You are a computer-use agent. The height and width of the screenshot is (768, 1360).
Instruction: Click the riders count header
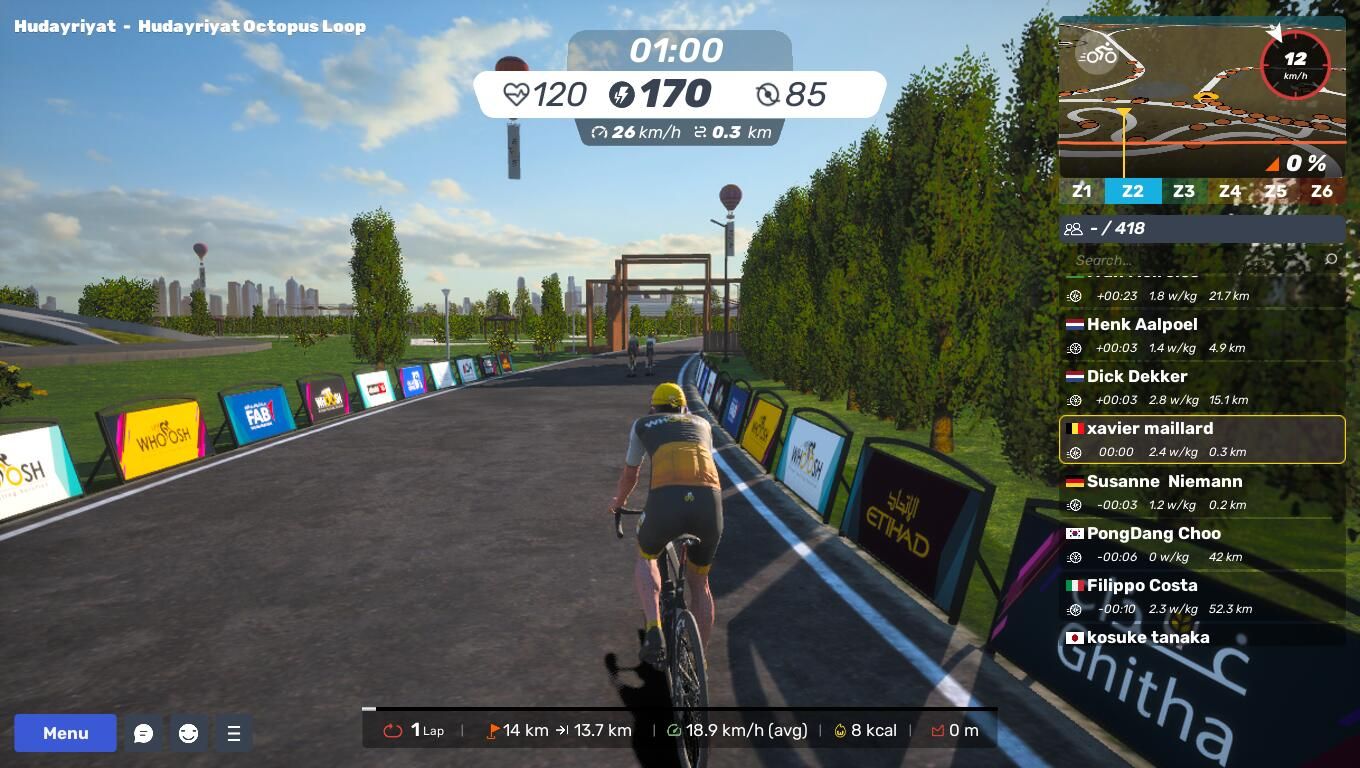pos(1202,228)
